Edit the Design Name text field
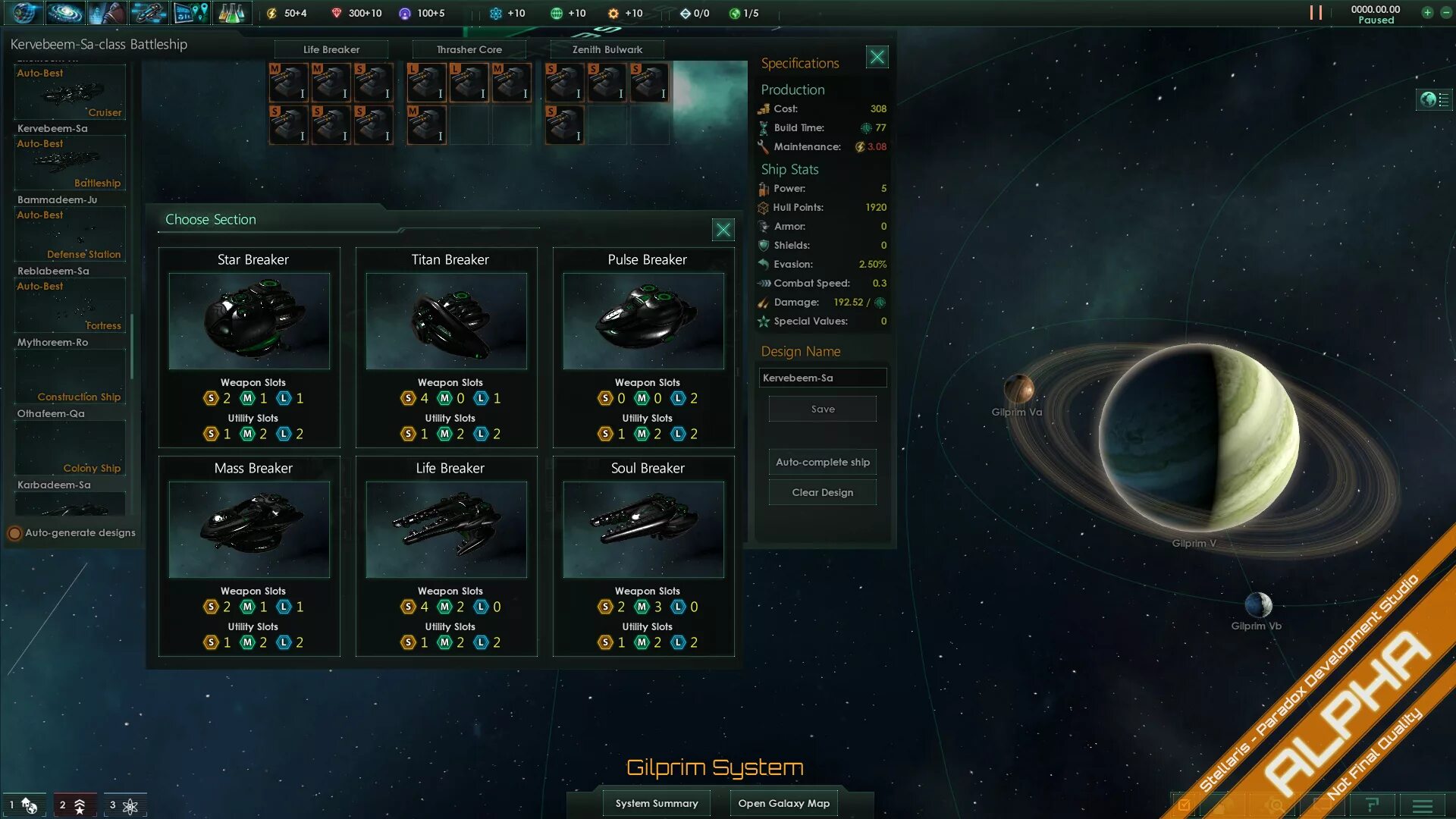 point(823,378)
